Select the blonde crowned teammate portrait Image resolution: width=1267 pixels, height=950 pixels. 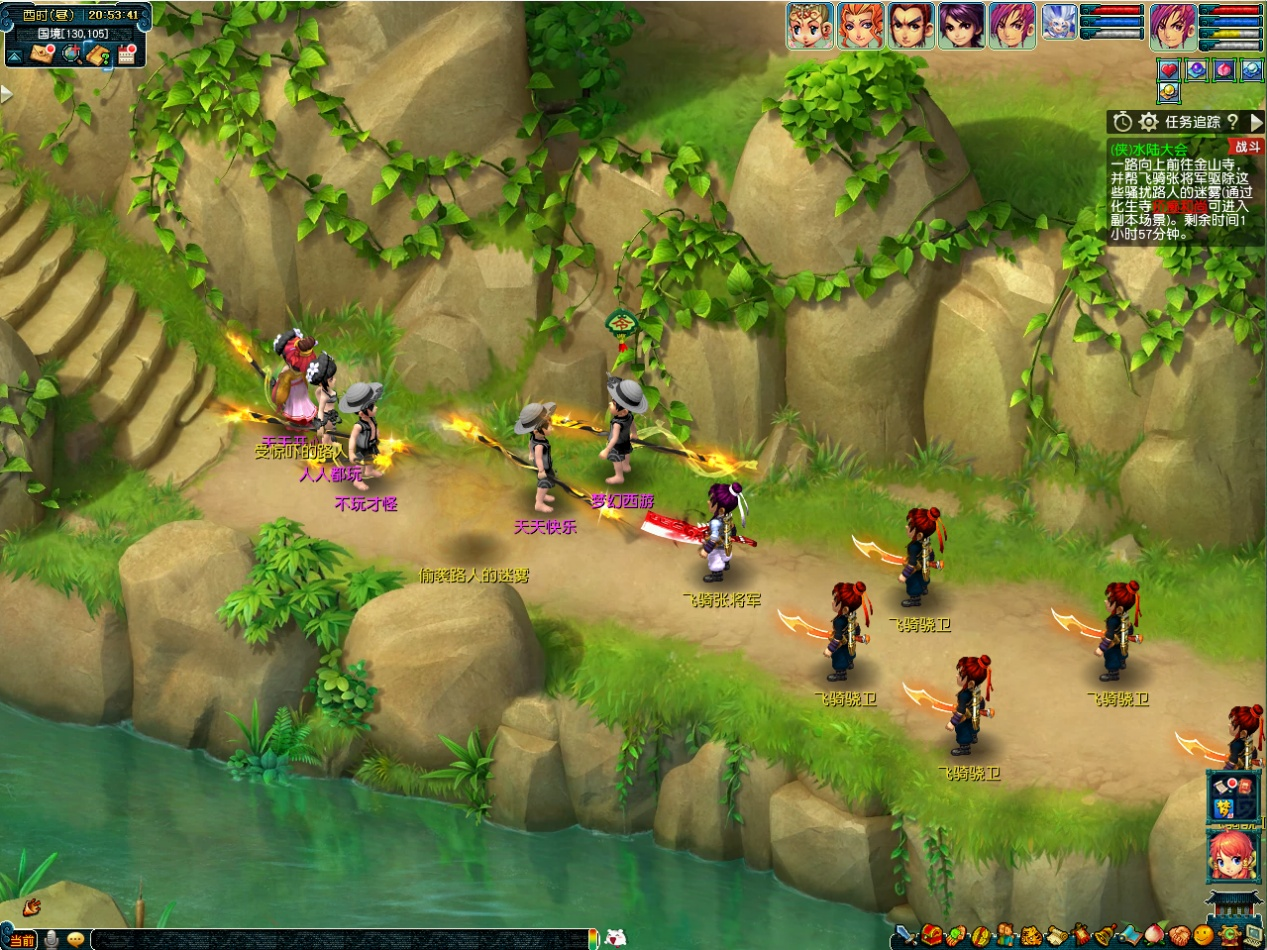coord(810,26)
